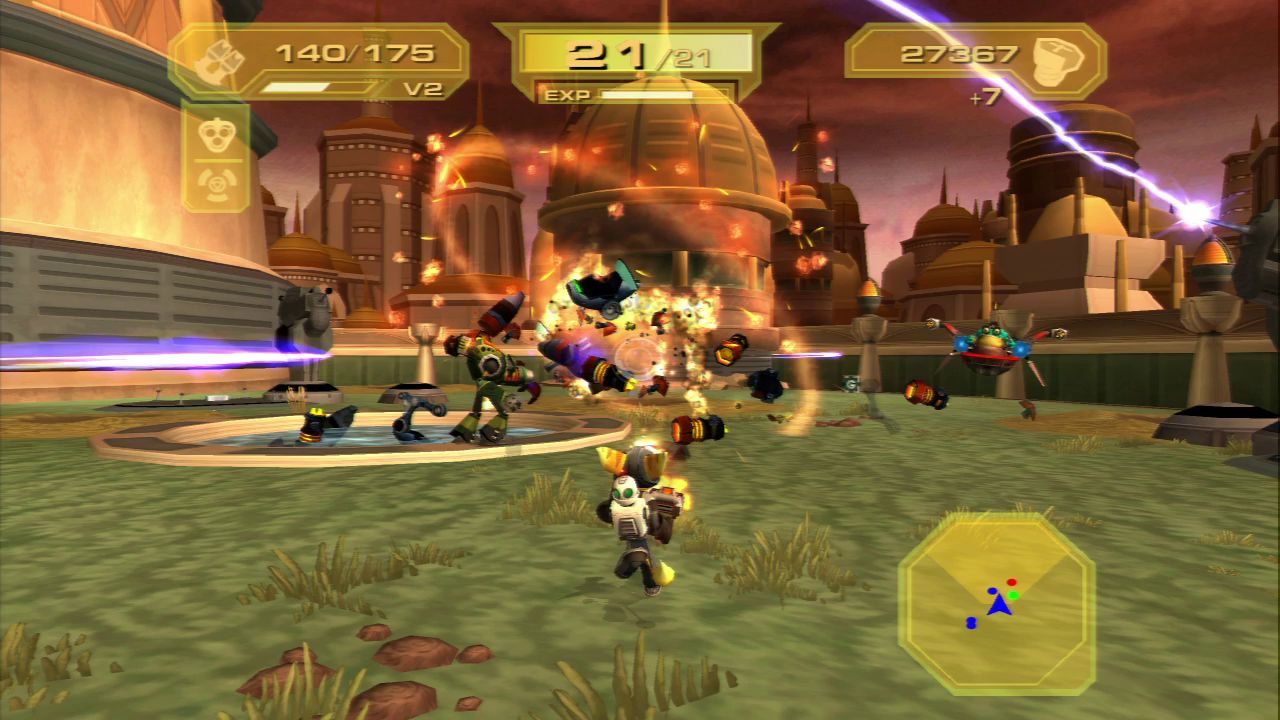Select the red enemy dot on the minimap
The height and width of the screenshot is (720, 1280).
(1011, 582)
